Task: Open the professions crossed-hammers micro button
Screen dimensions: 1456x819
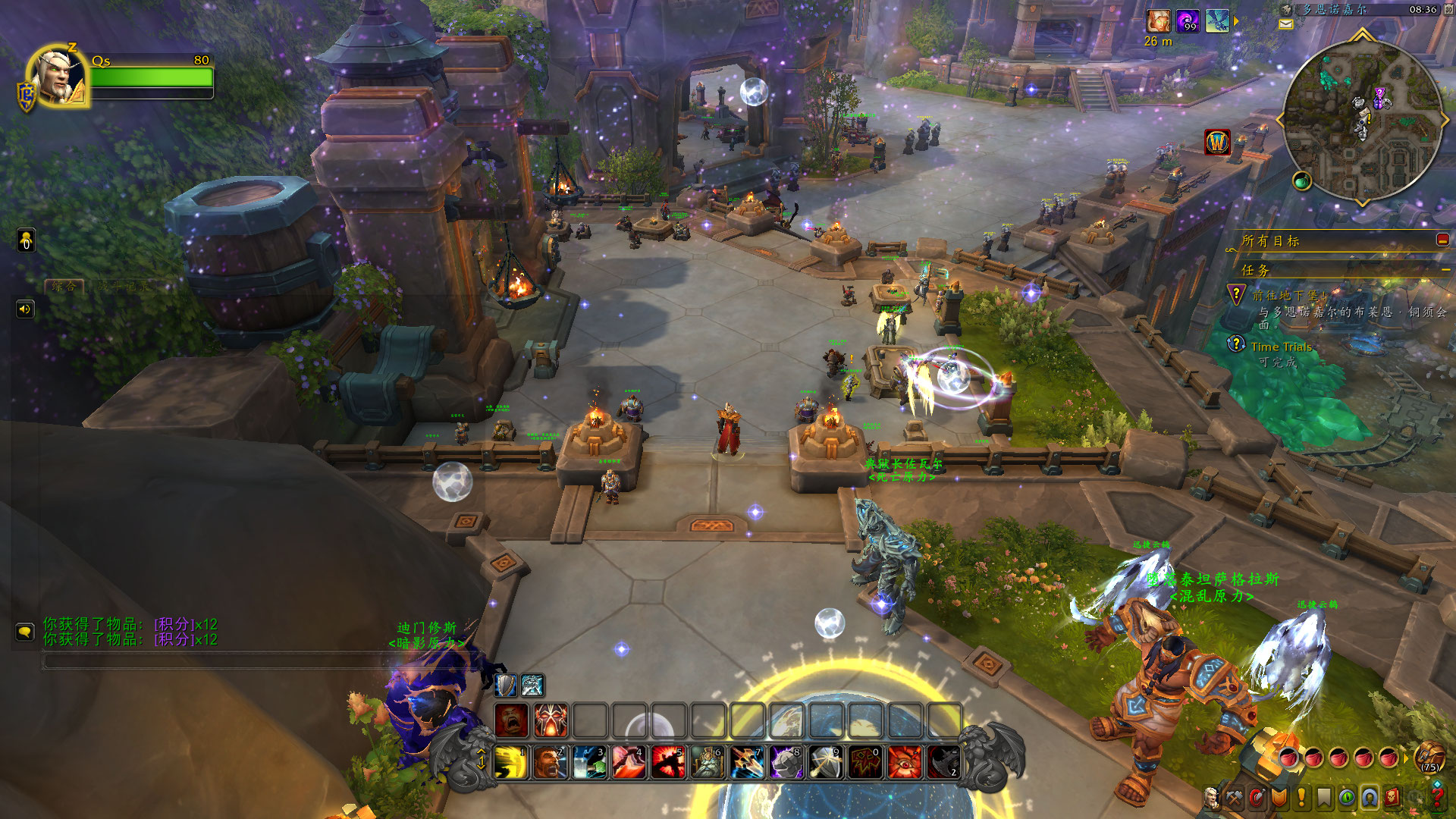Action: [x=1235, y=797]
